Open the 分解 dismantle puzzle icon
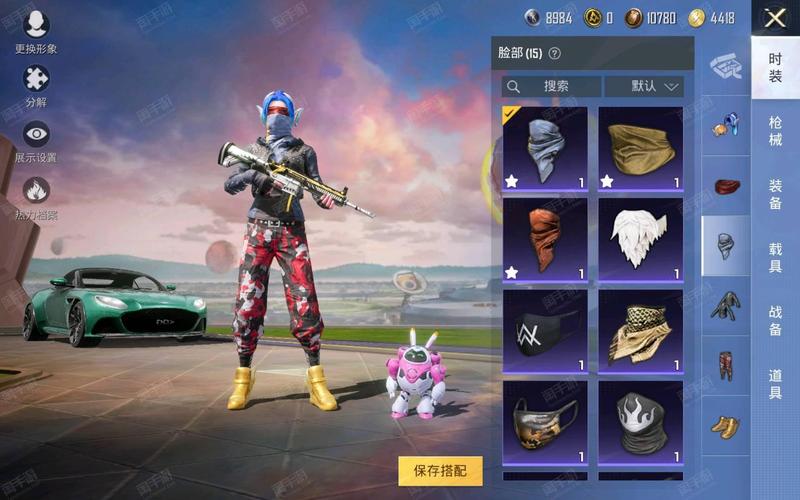 [36, 84]
